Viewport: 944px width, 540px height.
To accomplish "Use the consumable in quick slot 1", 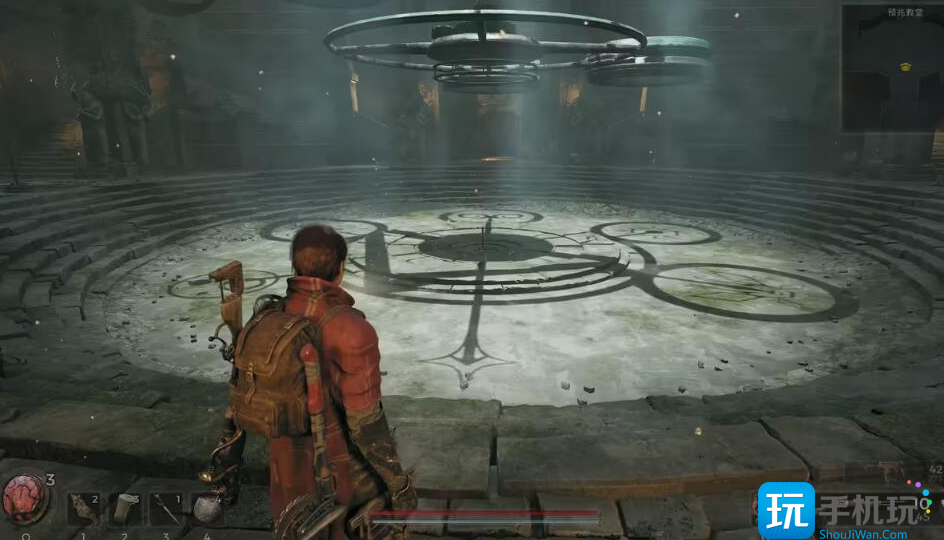I will pos(83,508).
